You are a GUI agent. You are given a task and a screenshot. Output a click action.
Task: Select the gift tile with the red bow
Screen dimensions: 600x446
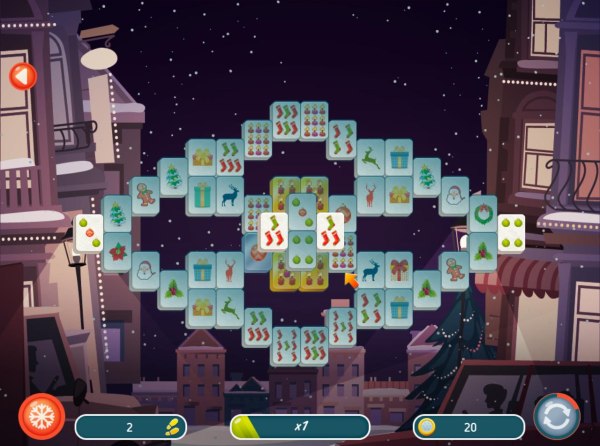(x=400, y=270)
